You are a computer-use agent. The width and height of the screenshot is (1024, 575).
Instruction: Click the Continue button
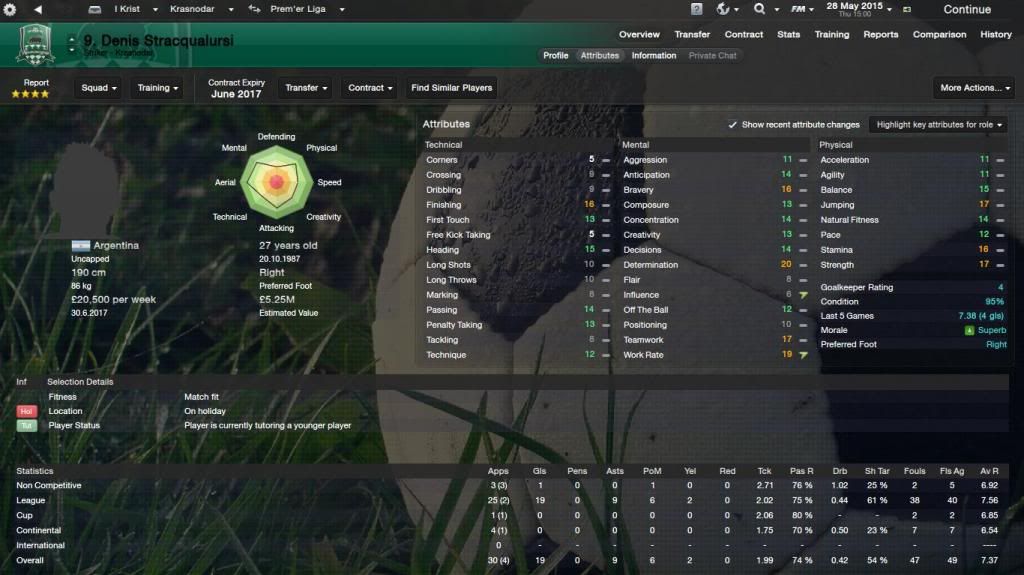966,9
